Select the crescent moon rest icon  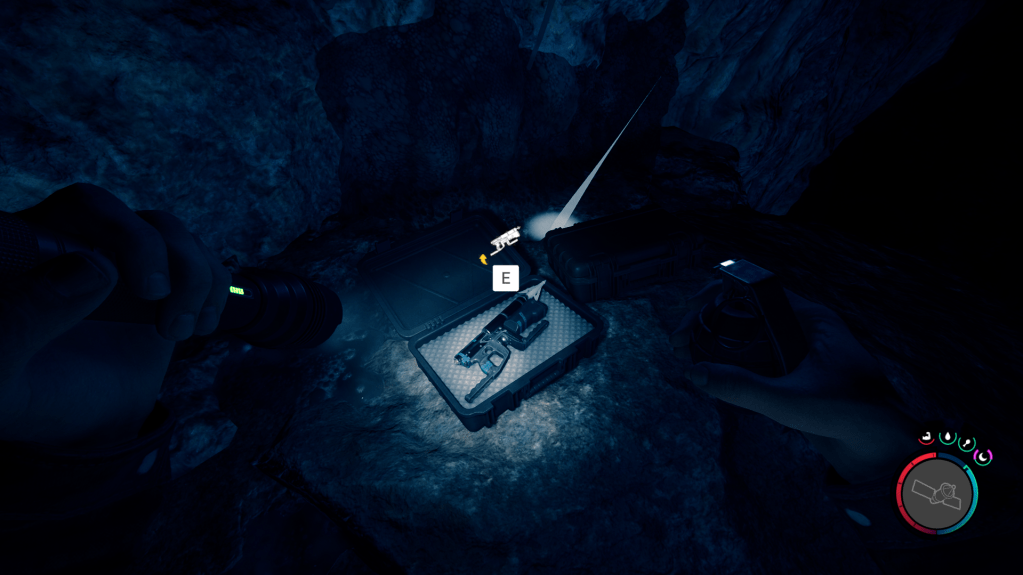coord(983,456)
